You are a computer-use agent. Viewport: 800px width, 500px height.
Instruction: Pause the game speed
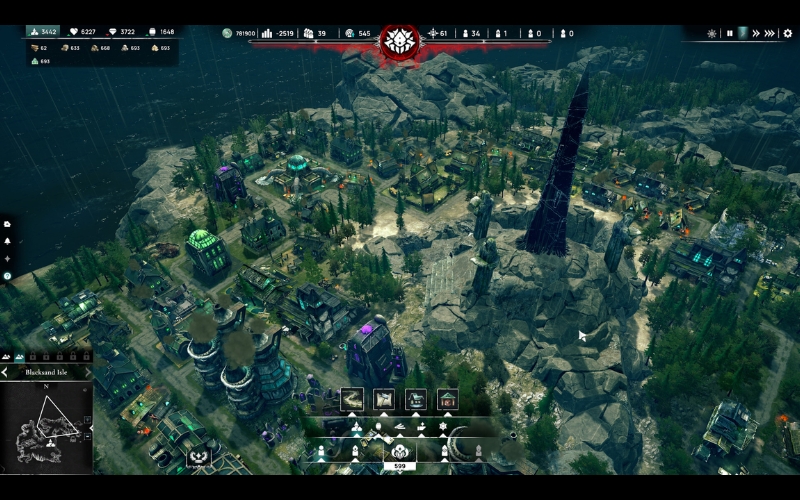click(729, 33)
